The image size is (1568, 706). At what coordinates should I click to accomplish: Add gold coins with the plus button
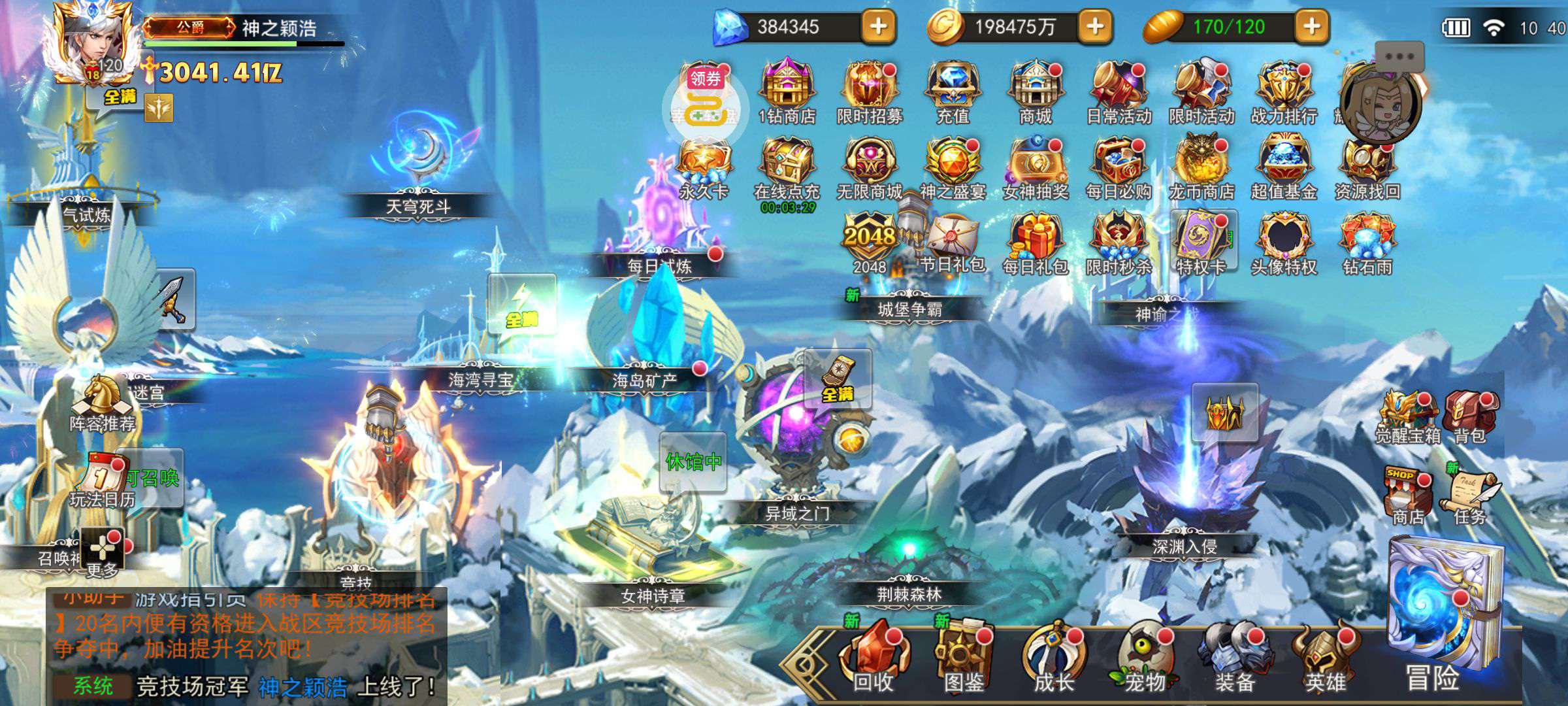[x=1096, y=27]
